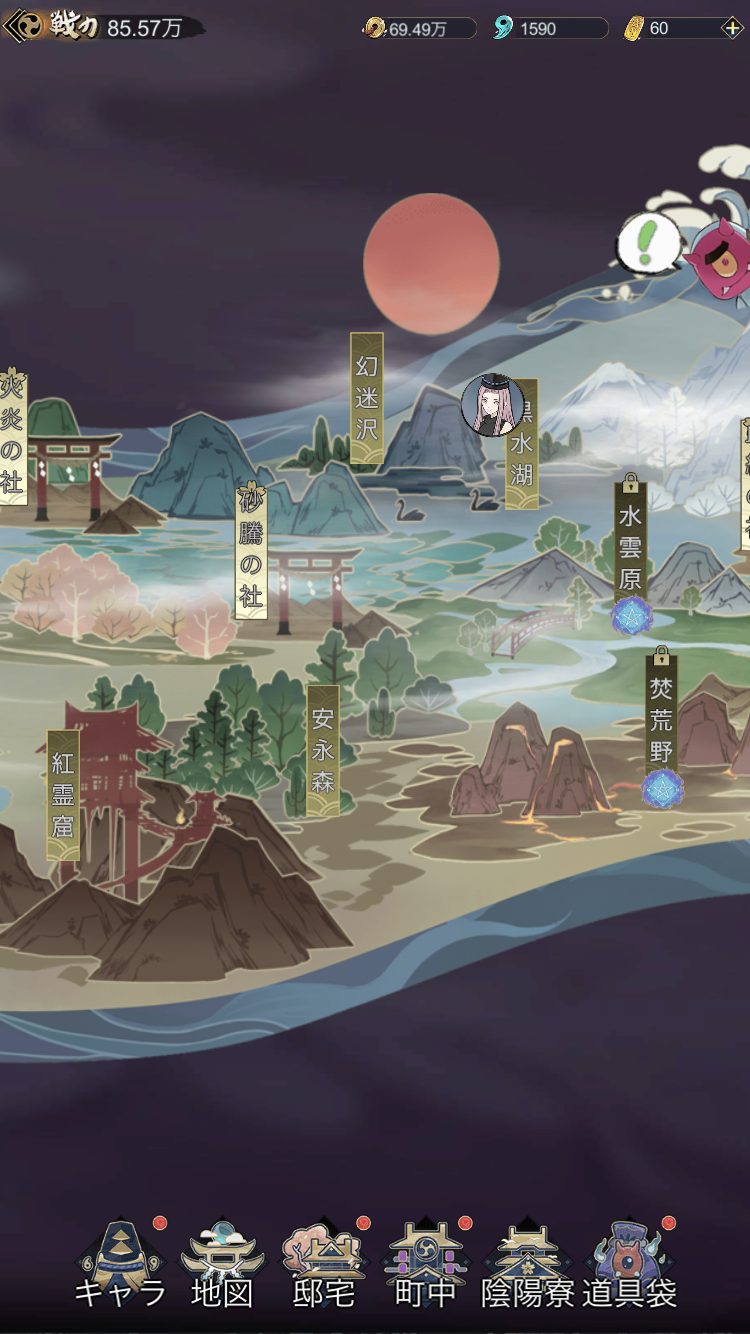Open the 陰陽寮 guild menu
The width and height of the screenshot is (750, 1334).
[x=527, y=1265]
